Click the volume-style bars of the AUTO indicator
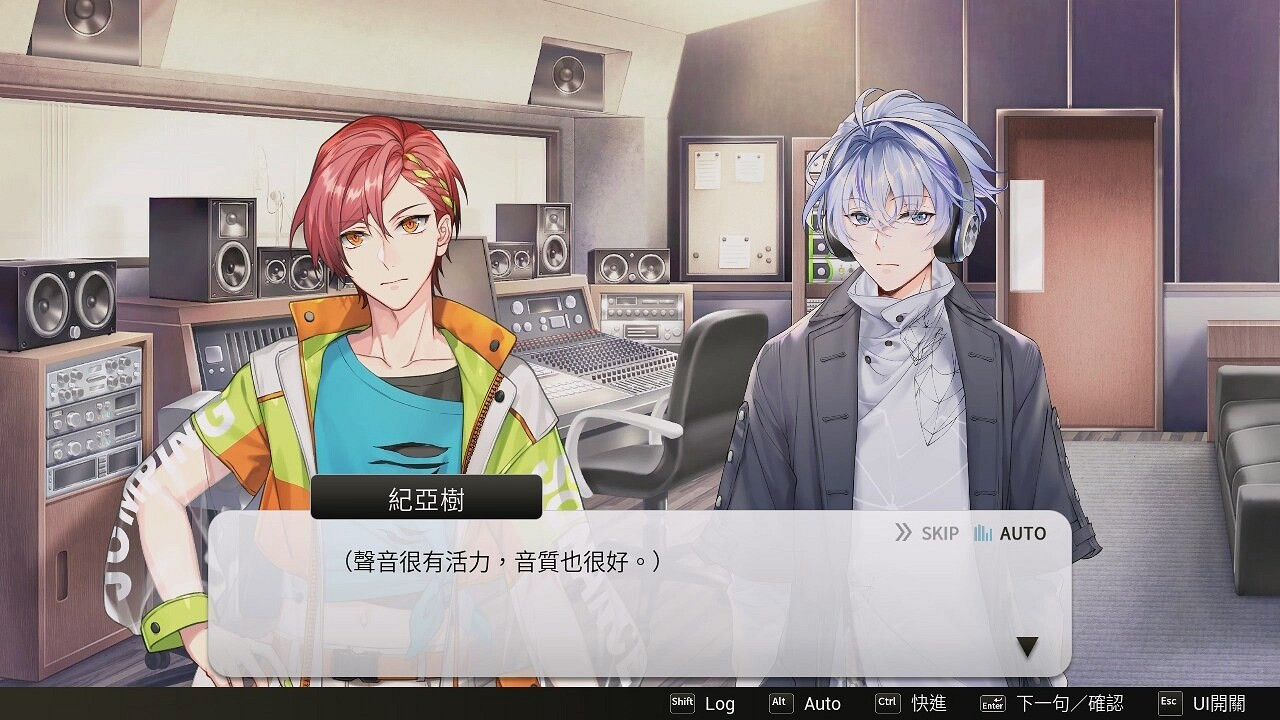Viewport: 1280px width, 720px height. pos(984,533)
